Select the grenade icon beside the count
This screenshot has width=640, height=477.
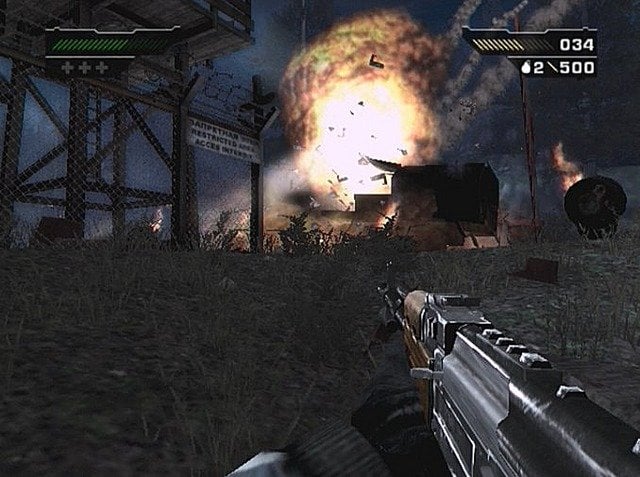[x=527, y=68]
